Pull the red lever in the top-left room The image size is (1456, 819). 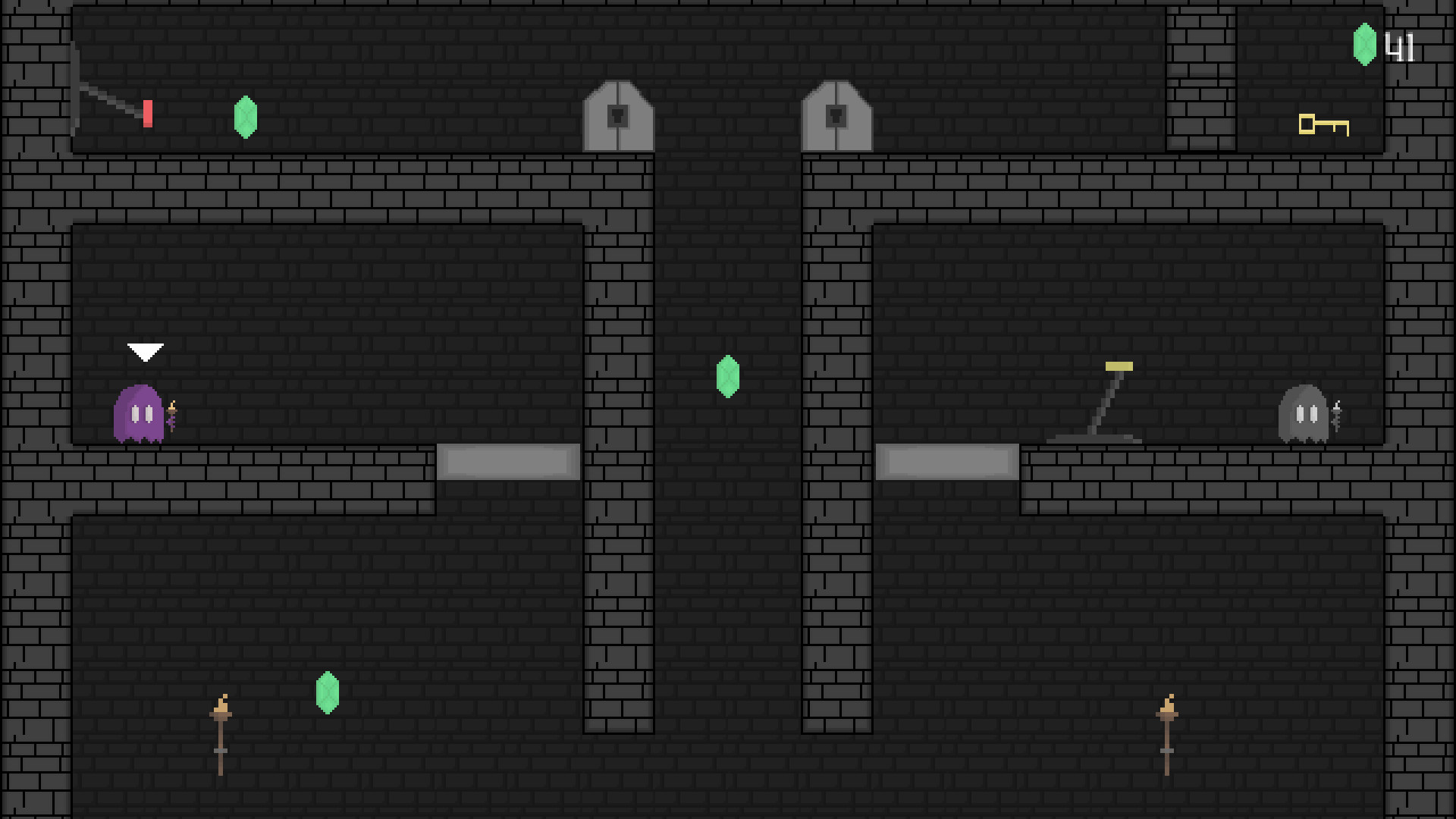[148, 112]
